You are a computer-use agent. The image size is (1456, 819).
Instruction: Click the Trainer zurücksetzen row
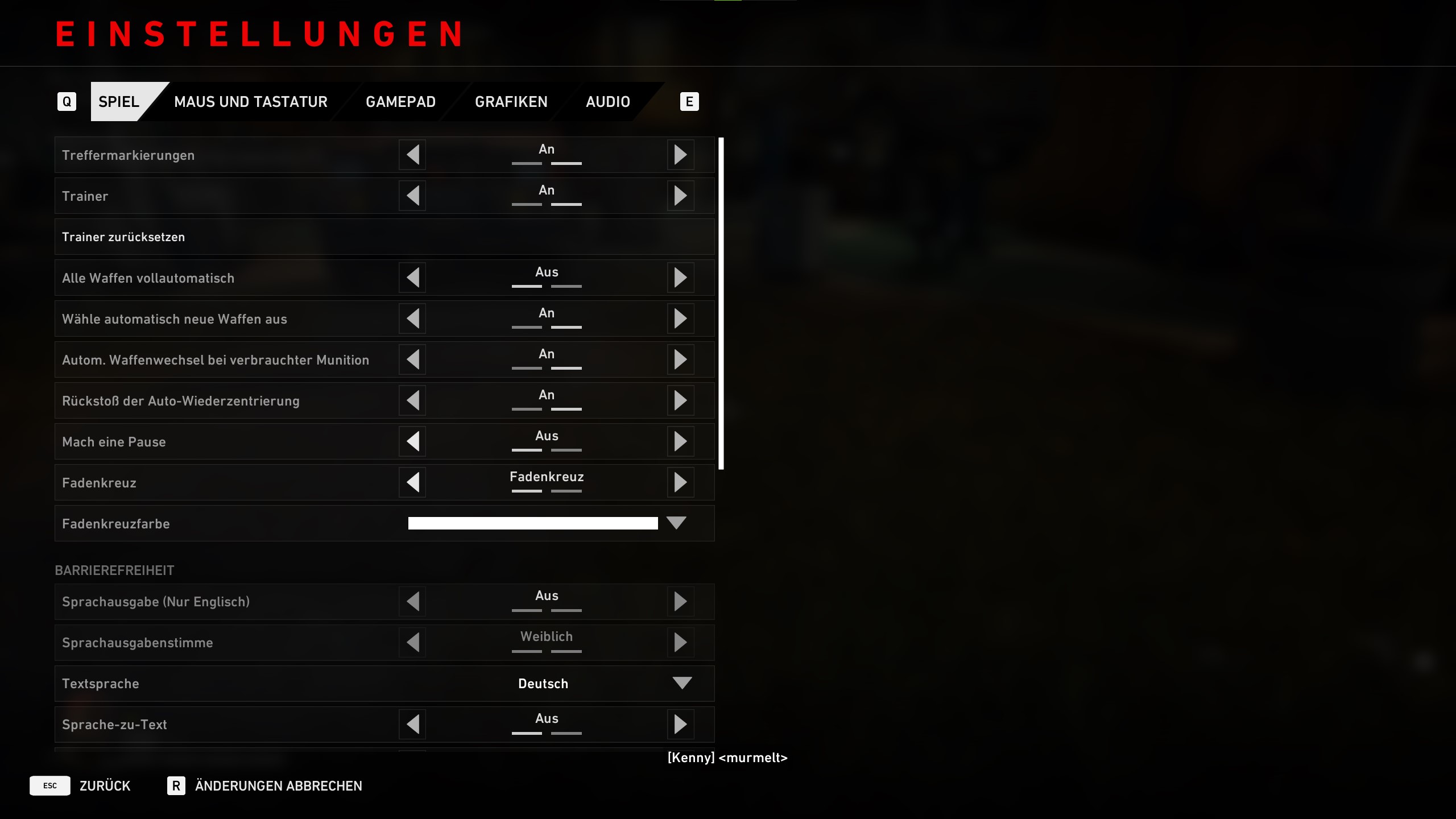(384, 237)
